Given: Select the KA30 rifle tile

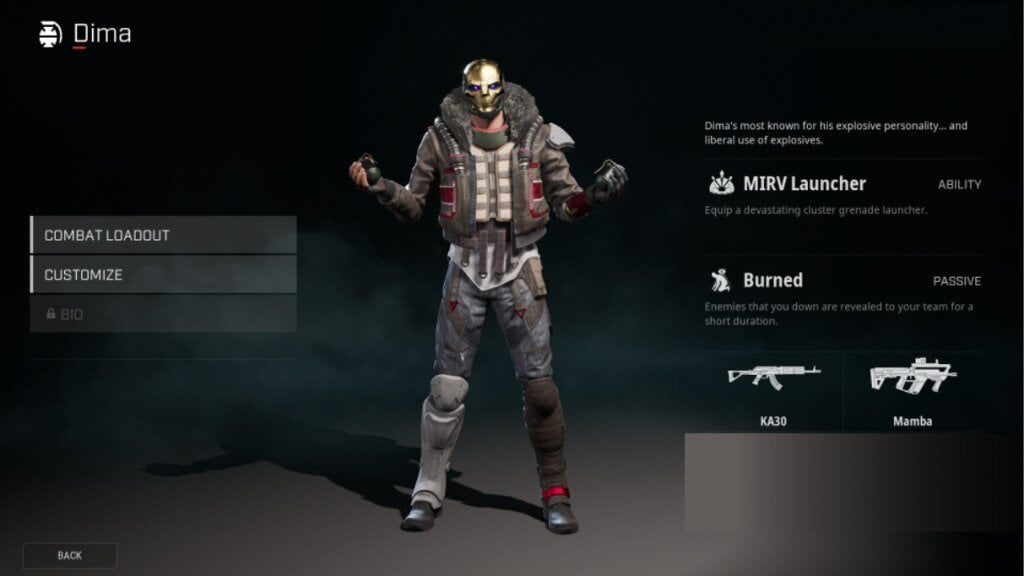Looking at the screenshot, I should (773, 390).
